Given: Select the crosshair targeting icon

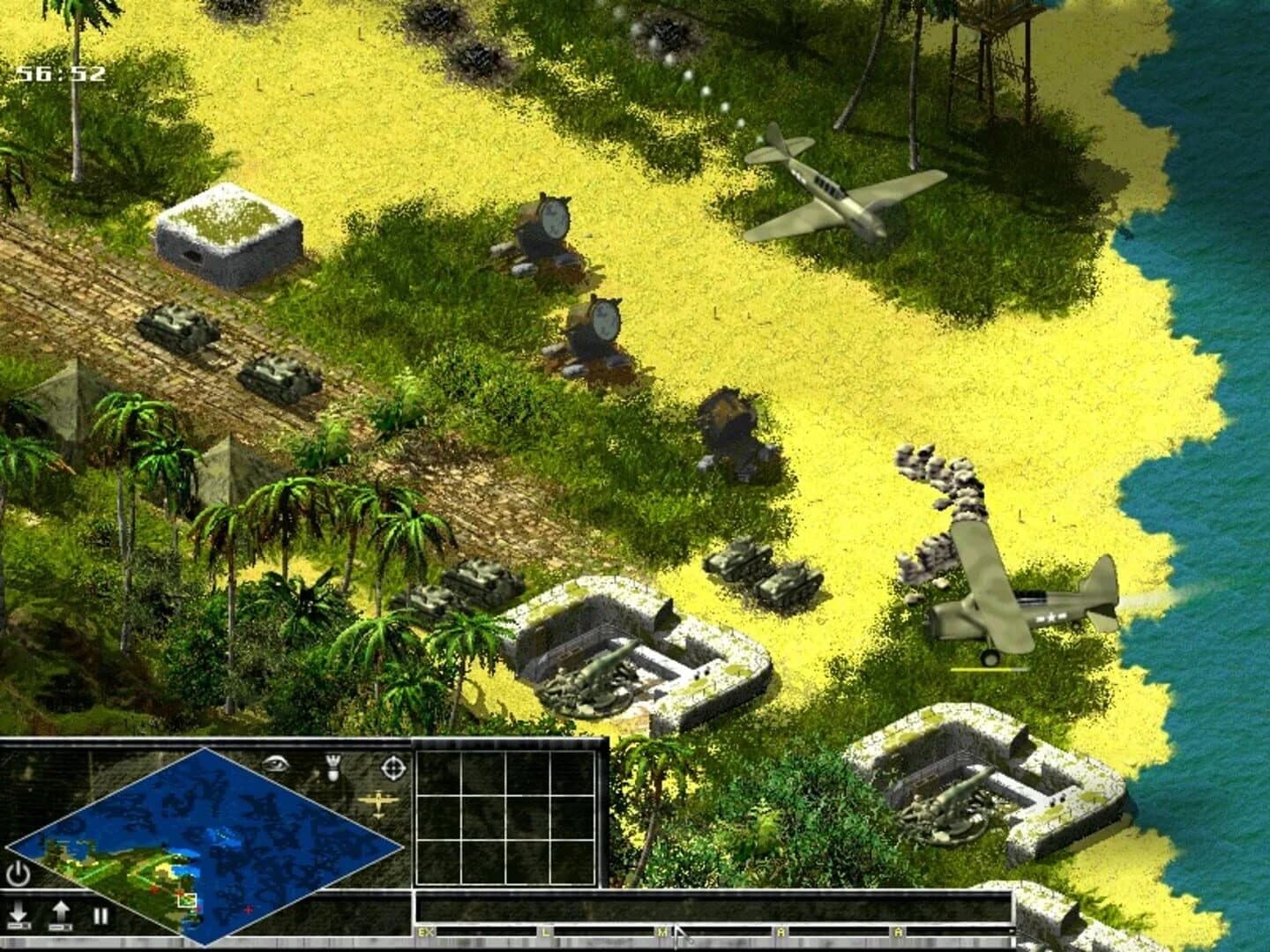Looking at the screenshot, I should pos(392,767).
